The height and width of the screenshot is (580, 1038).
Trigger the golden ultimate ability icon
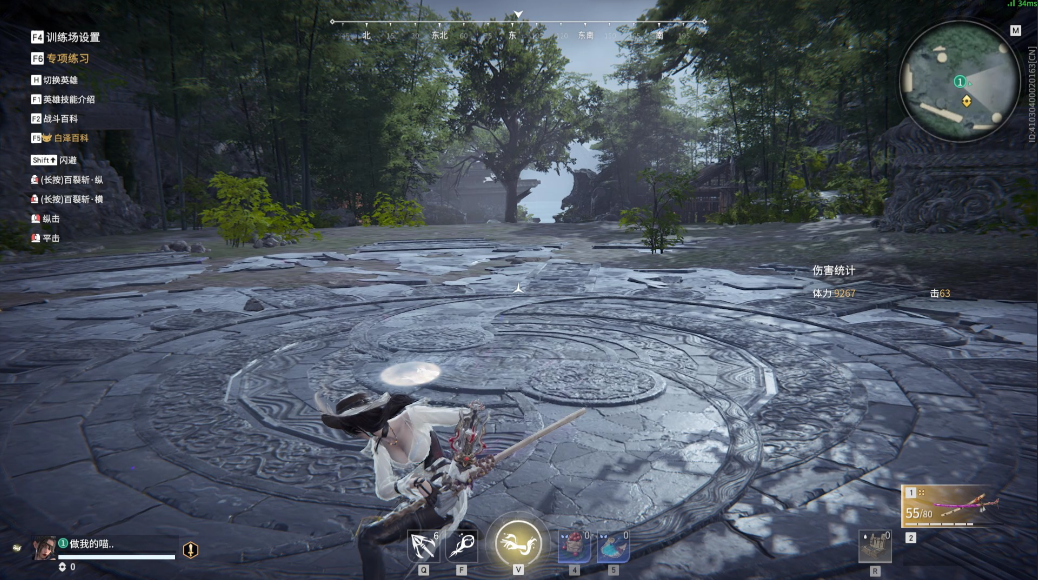pos(518,543)
